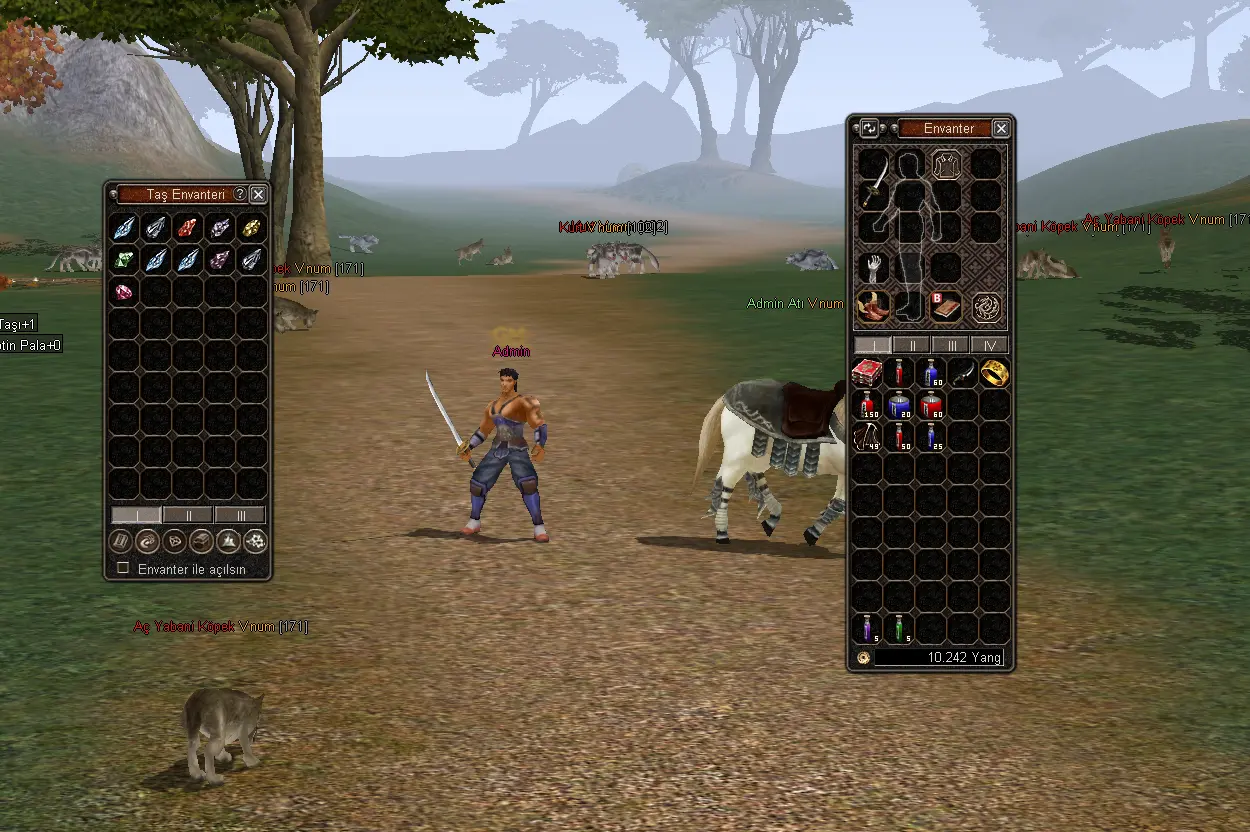Close the Taş Envanteri window
The height and width of the screenshot is (832, 1250).
[x=258, y=195]
